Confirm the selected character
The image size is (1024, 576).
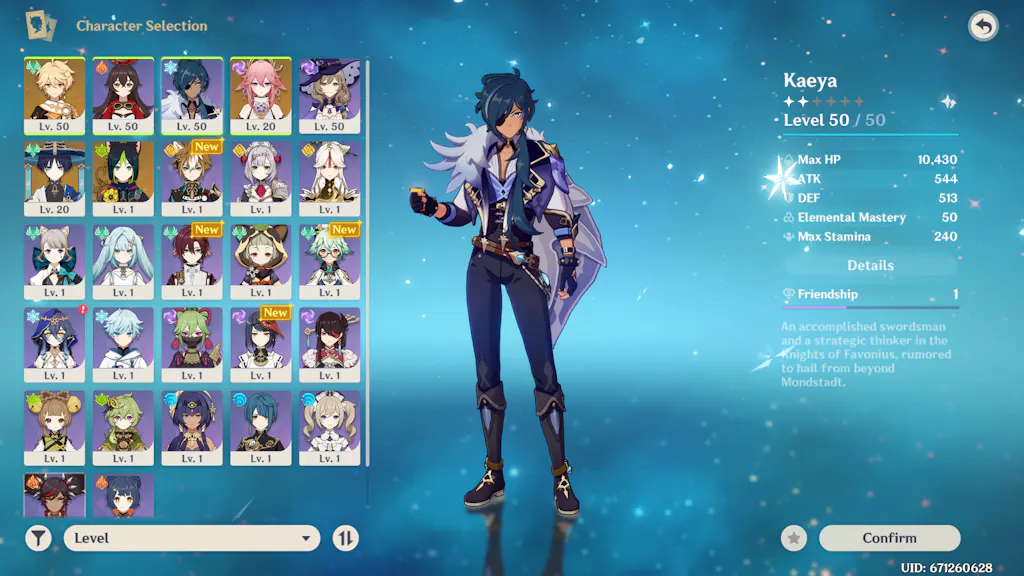pyautogui.click(x=889, y=538)
